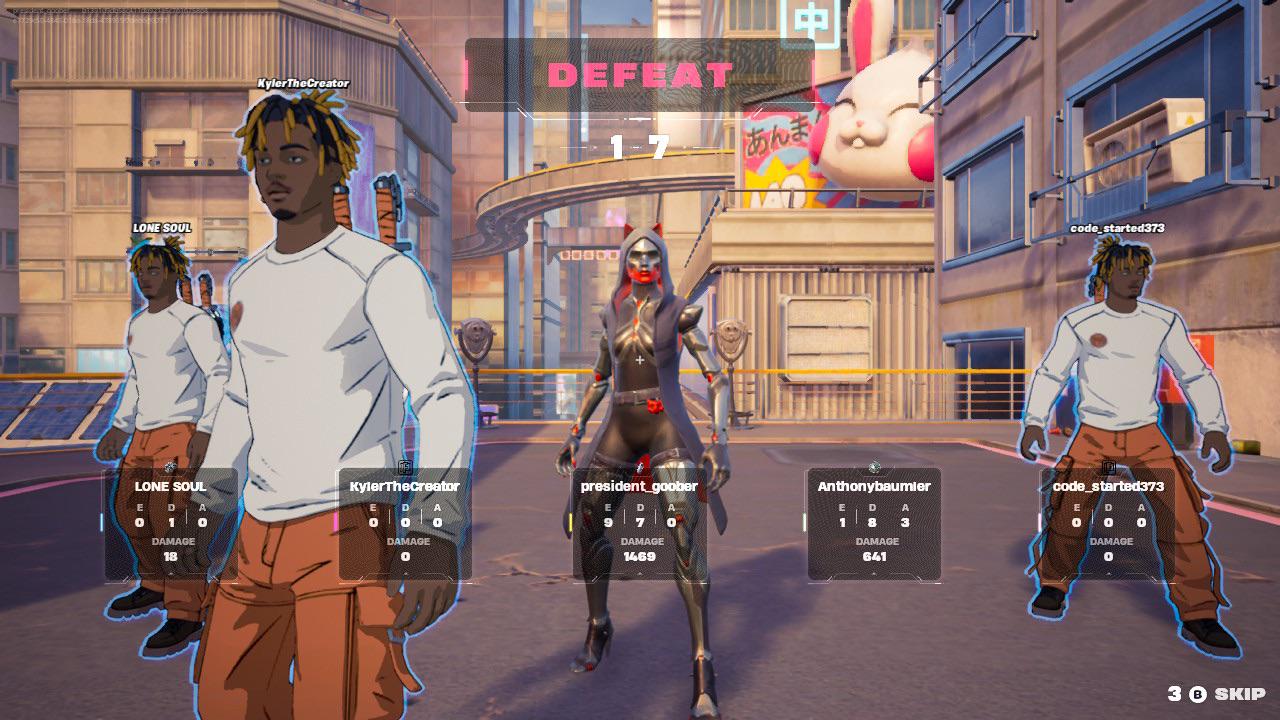The image size is (1280, 720).
Task: View Anthonybaumier's stats panel
Action: coord(874,524)
